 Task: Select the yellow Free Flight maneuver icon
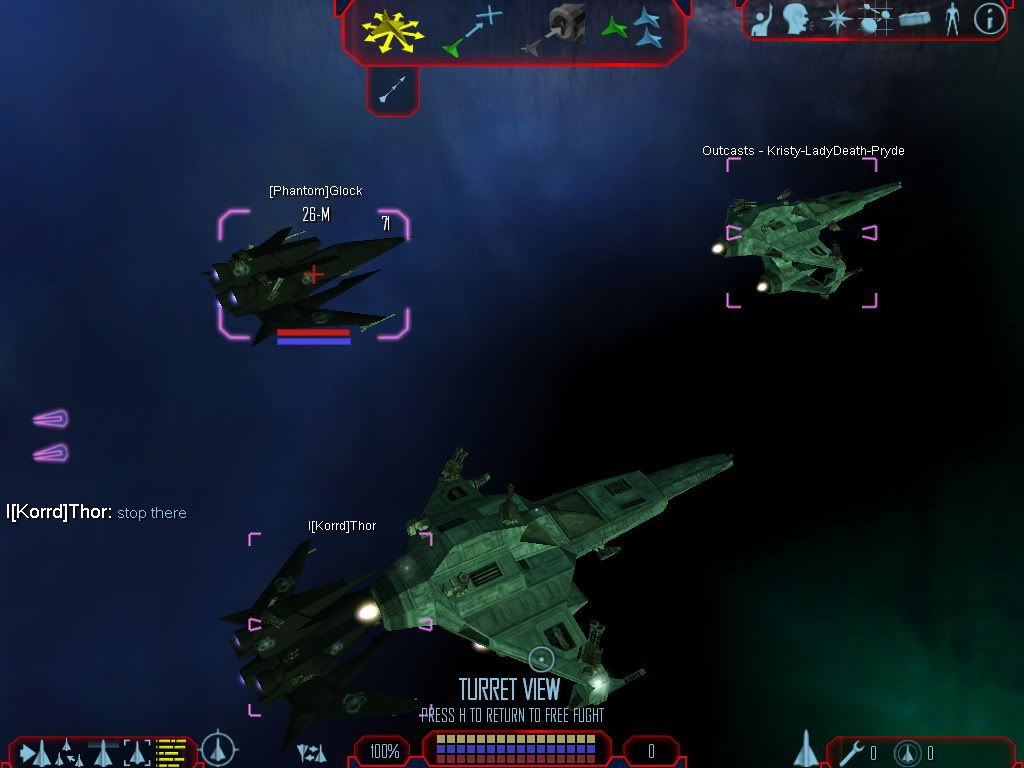(393, 30)
